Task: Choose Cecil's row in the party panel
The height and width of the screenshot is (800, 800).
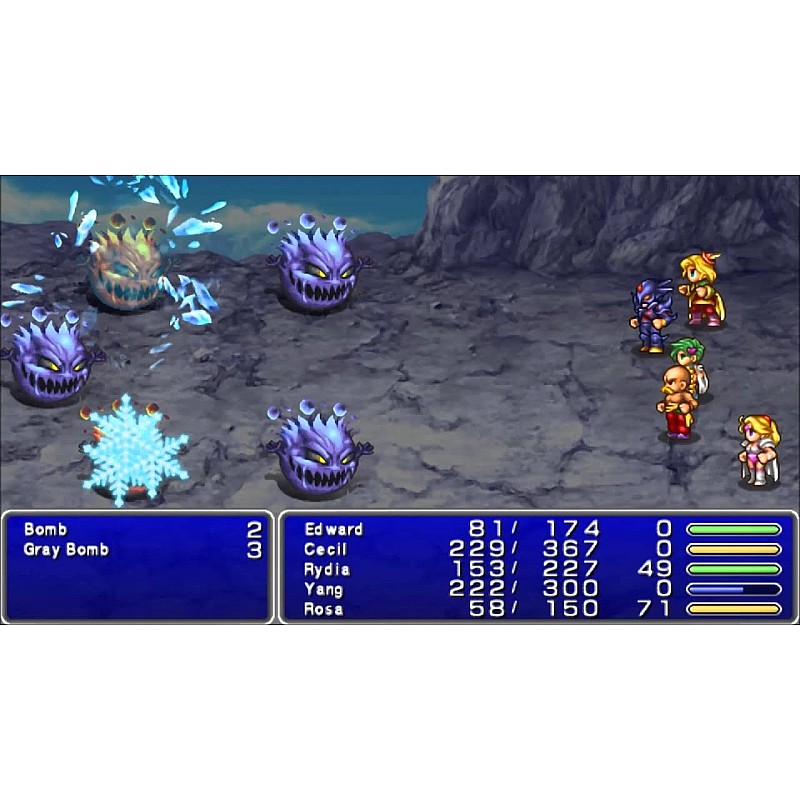Action: click(x=326, y=549)
